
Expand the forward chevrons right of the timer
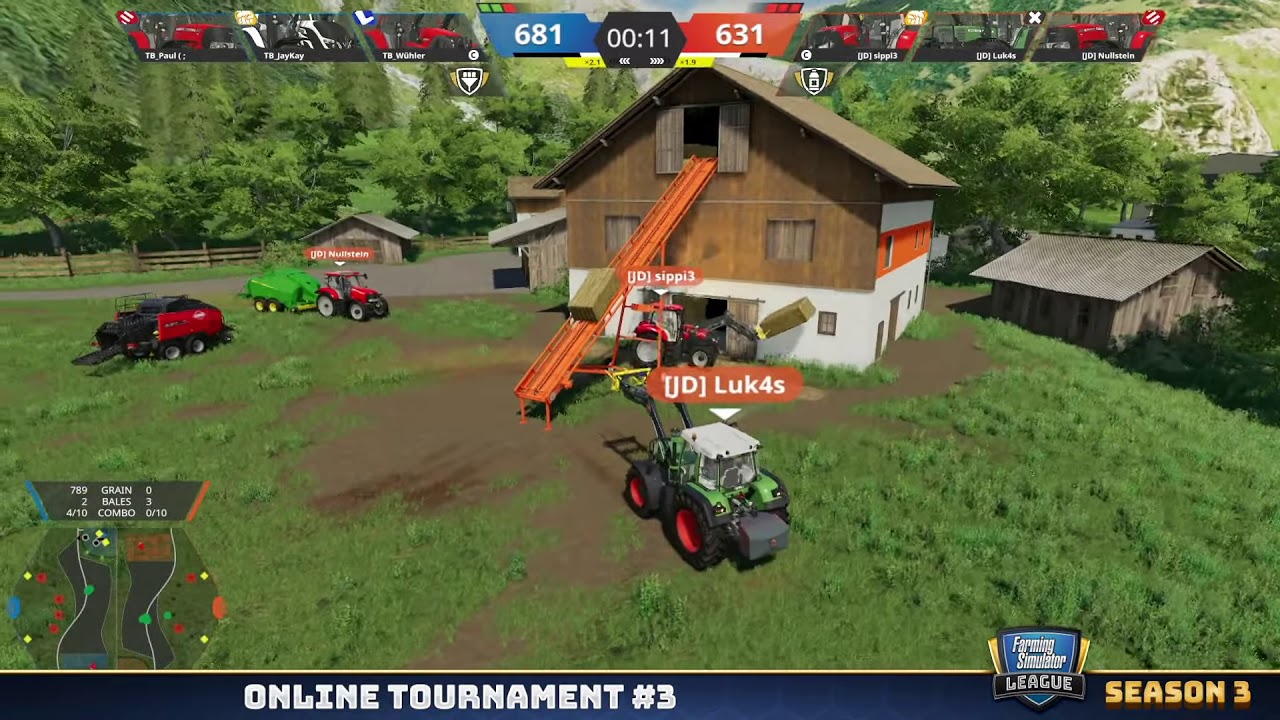pyautogui.click(x=656, y=61)
